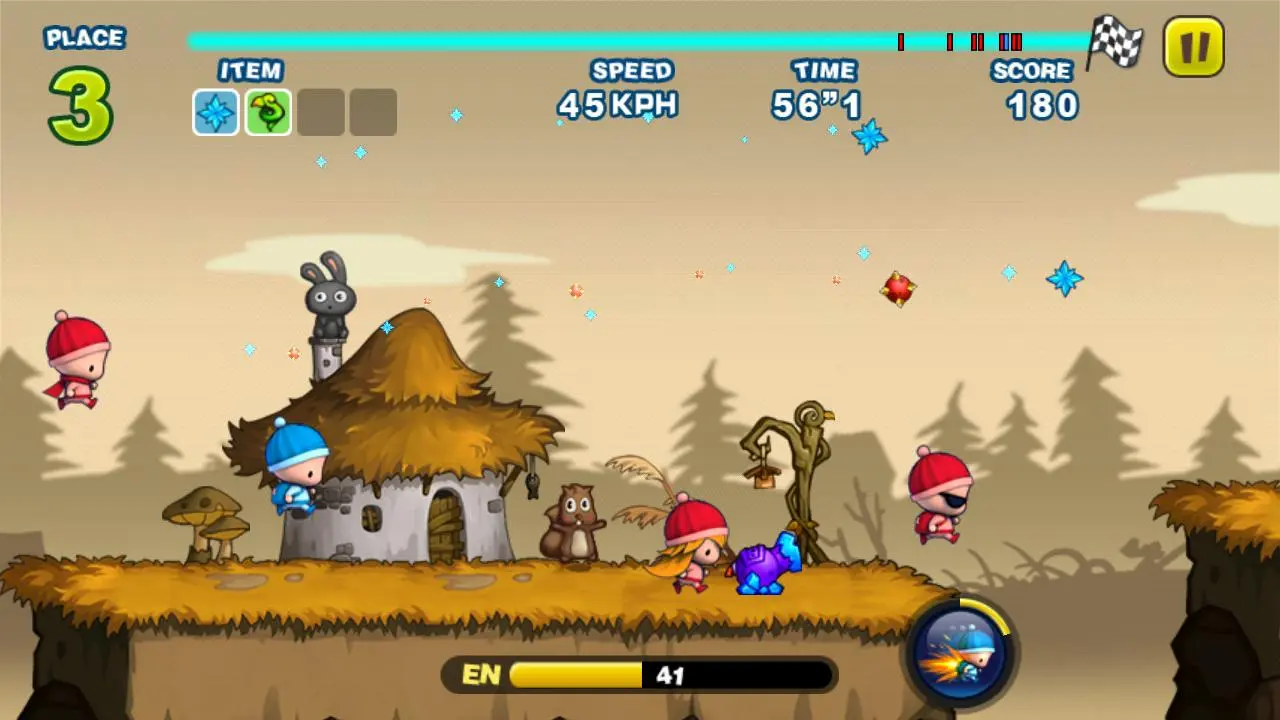Tap the blue shuriken near the score
This screenshot has width=1280, height=720.
tap(1065, 279)
